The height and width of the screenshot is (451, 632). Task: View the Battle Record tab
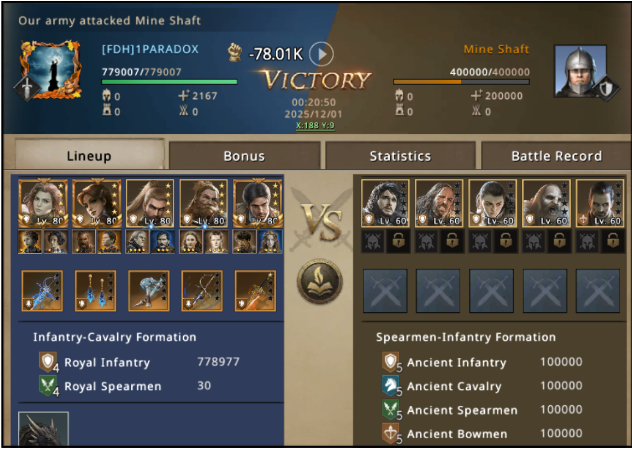(556, 156)
